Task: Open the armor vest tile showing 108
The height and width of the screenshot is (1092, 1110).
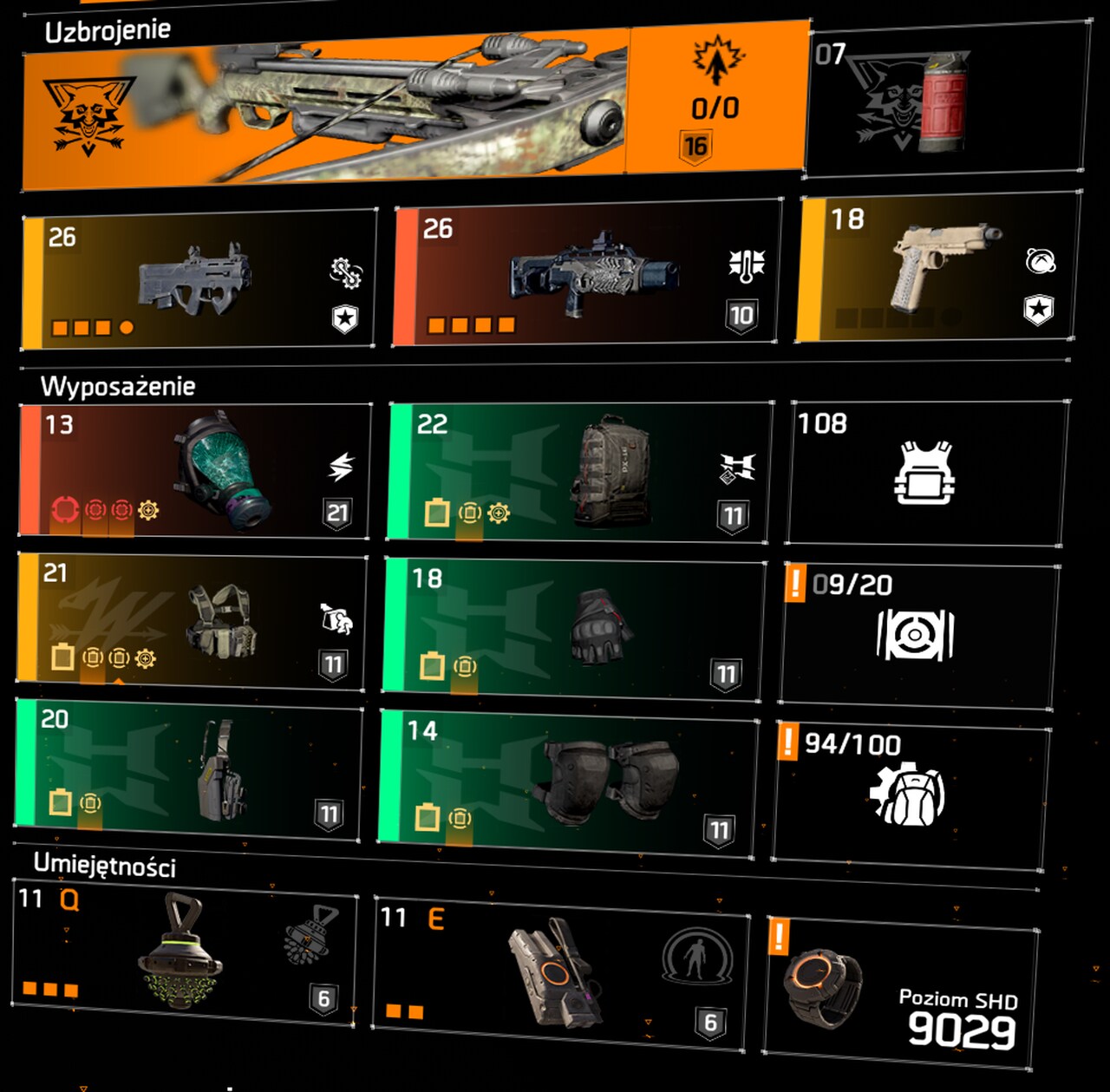Action: click(926, 473)
